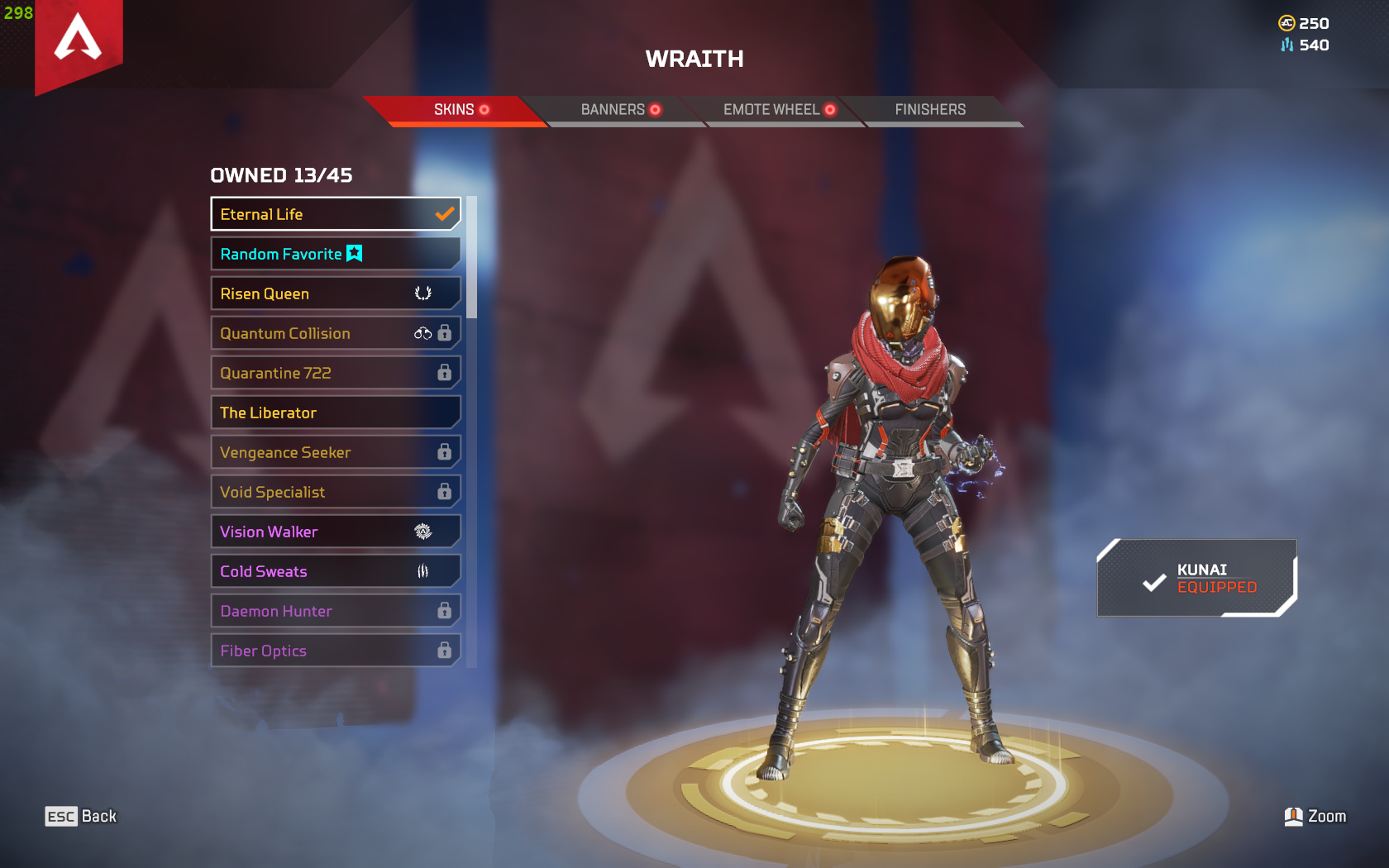The height and width of the screenshot is (868, 1389).
Task: Click the checkmark on Eternal Life
Action: [x=445, y=213]
